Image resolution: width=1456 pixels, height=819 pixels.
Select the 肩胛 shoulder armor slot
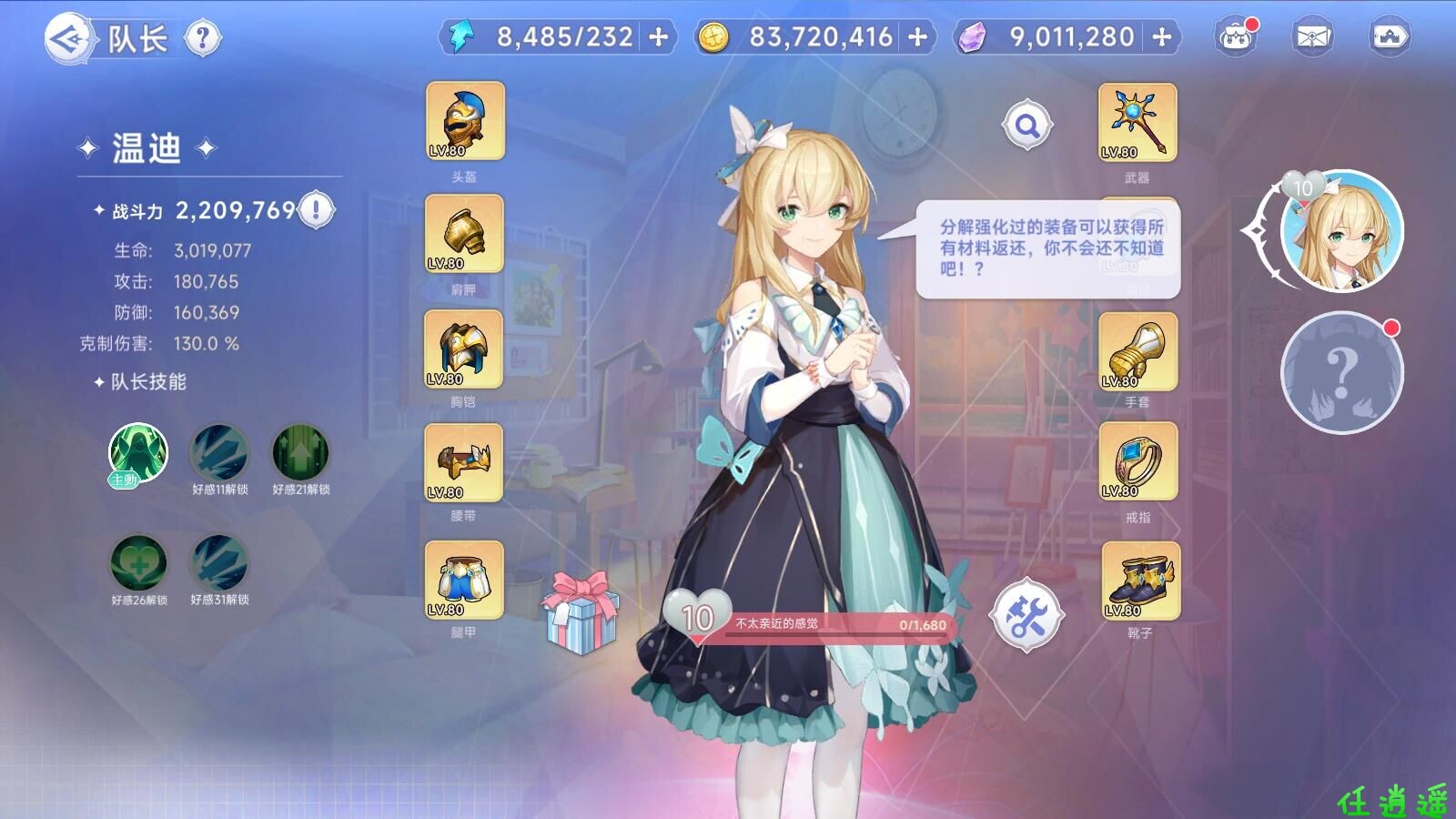pyautogui.click(x=464, y=235)
